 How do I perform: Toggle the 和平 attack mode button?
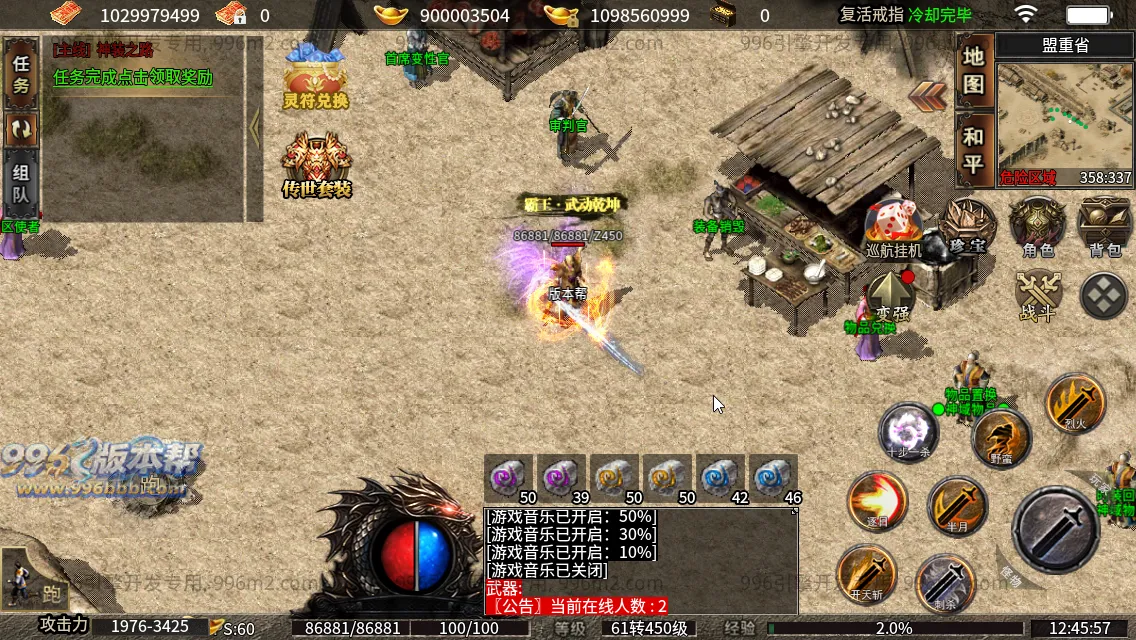click(x=974, y=150)
